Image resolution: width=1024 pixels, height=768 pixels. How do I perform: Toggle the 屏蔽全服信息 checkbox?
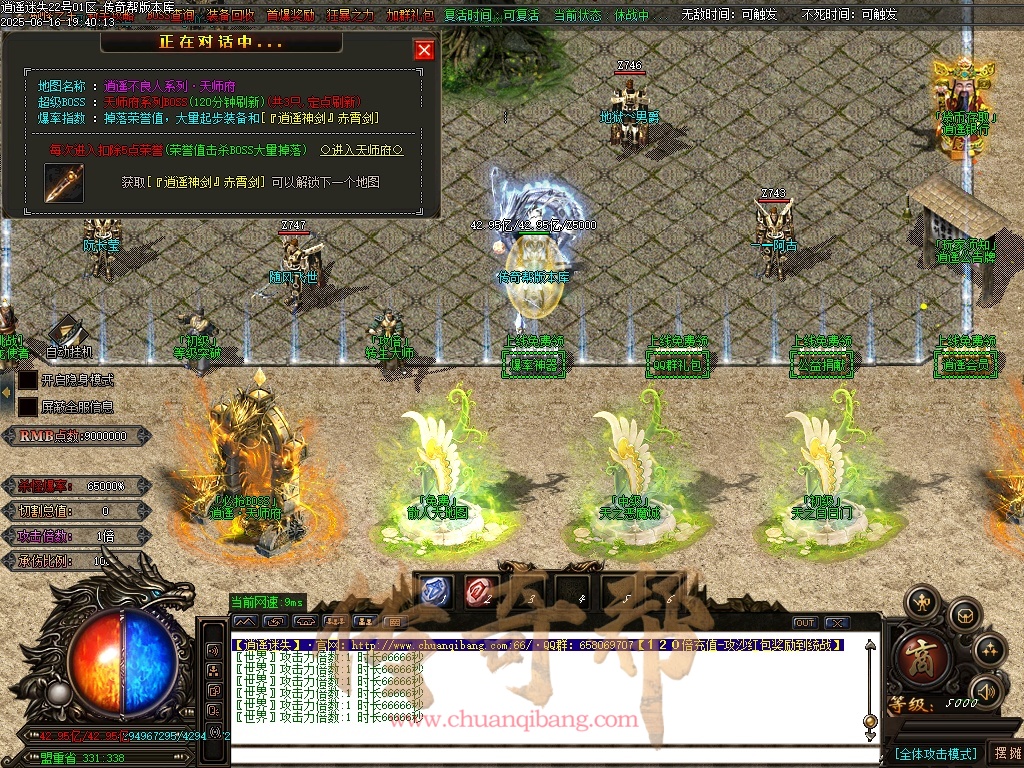click(28, 407)
